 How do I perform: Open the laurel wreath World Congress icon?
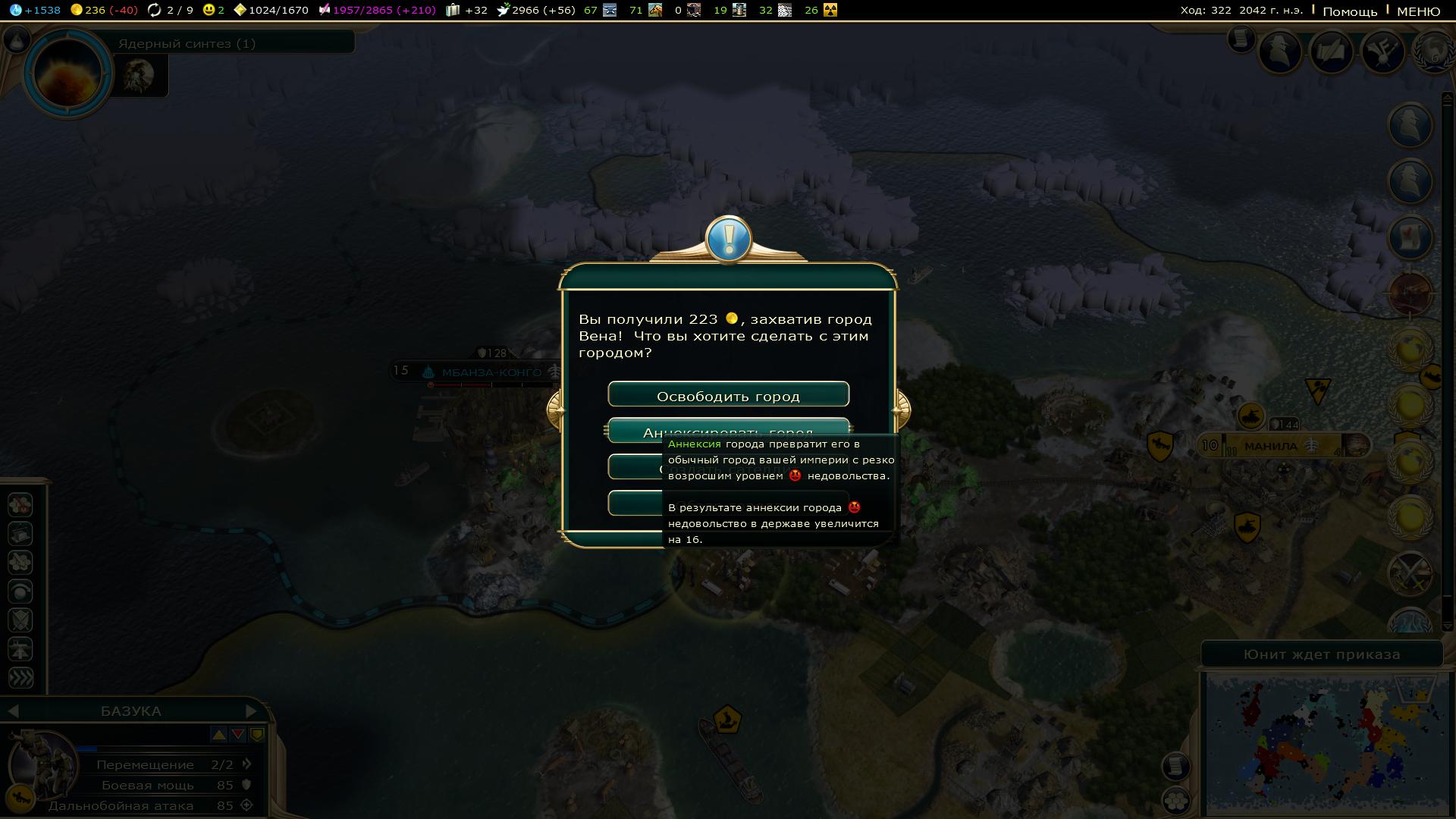(x=1435, y=52)
